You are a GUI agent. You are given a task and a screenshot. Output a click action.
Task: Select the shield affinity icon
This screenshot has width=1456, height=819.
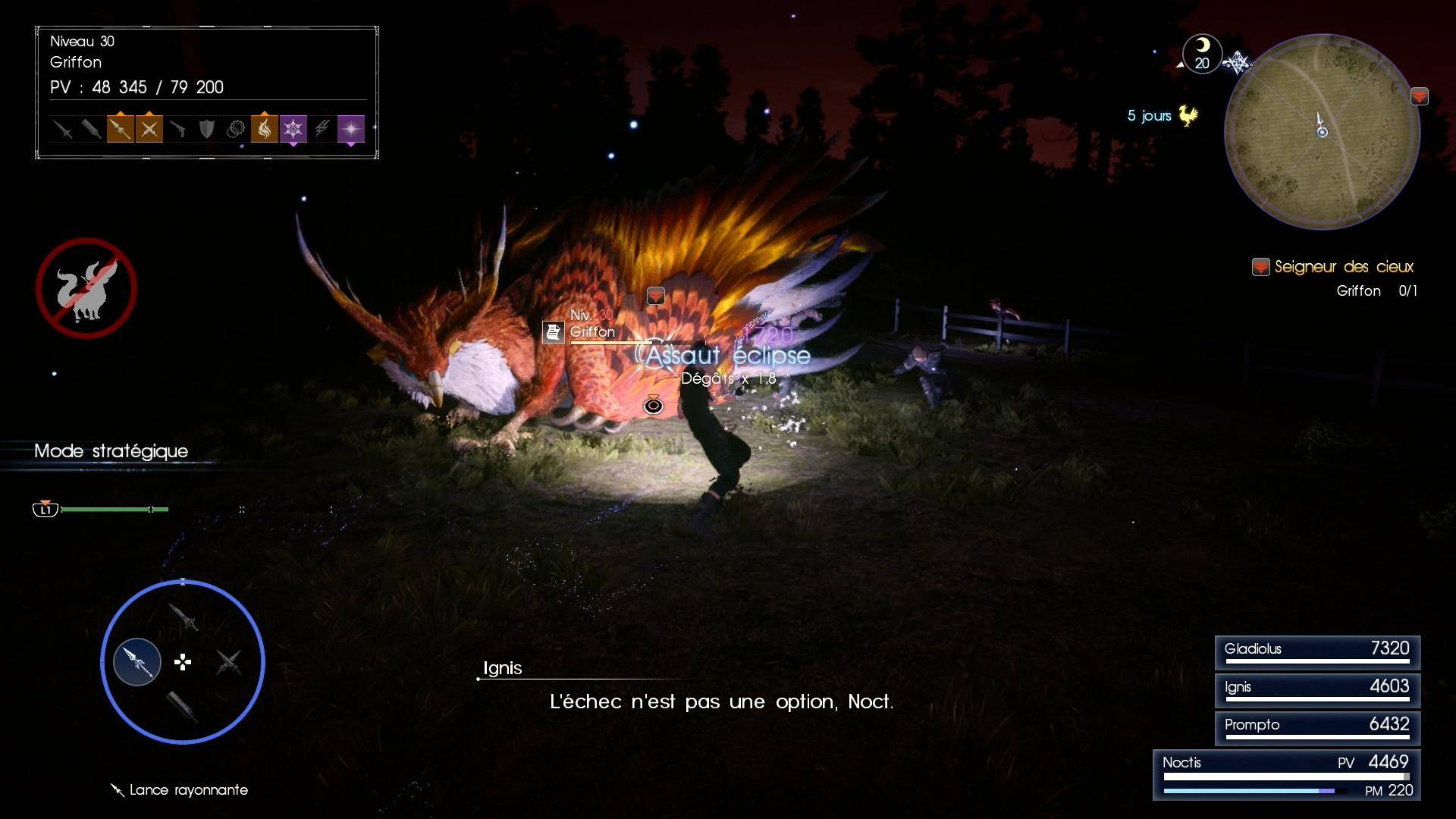tap(206, 129)
